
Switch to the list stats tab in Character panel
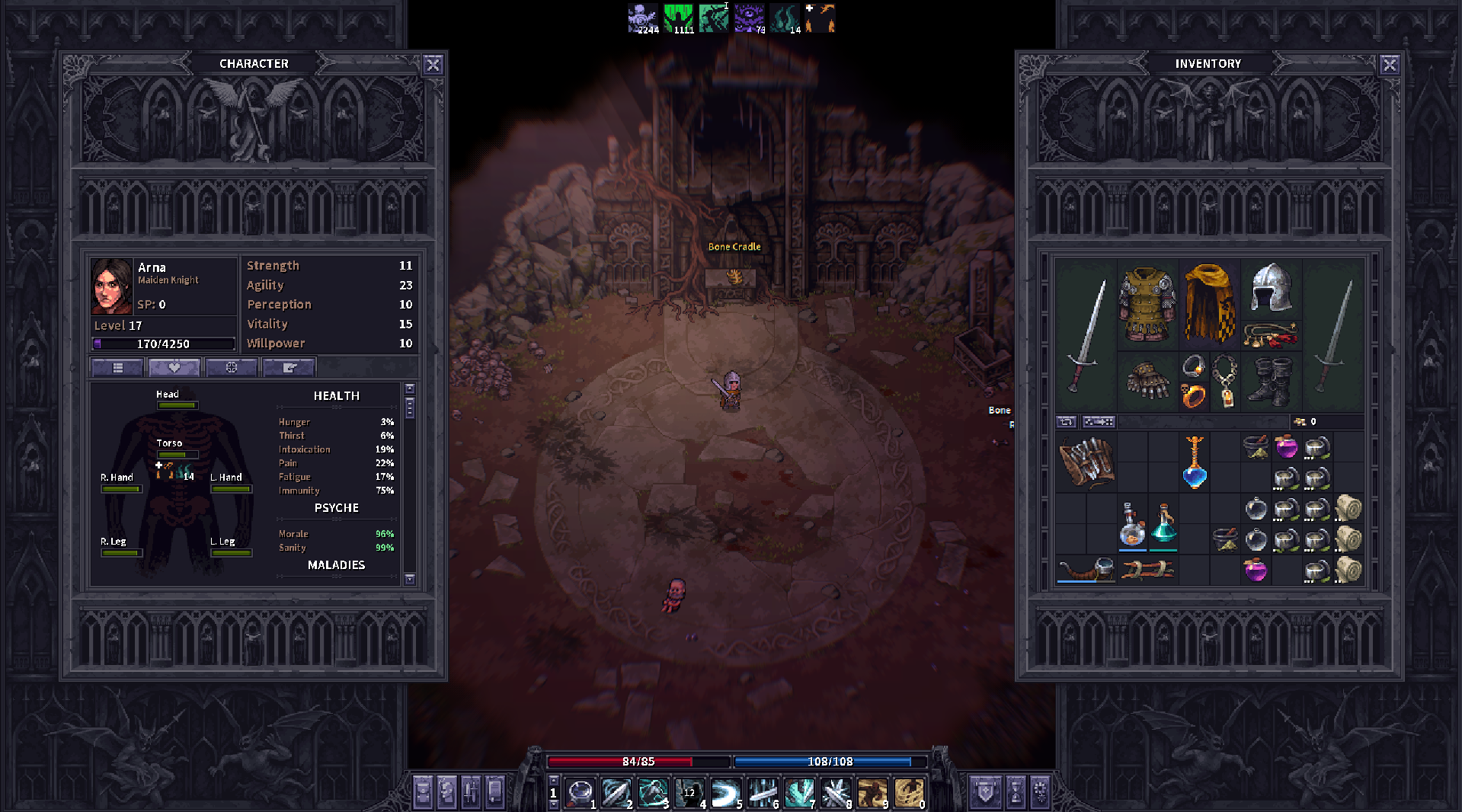[x=118, y=367]
